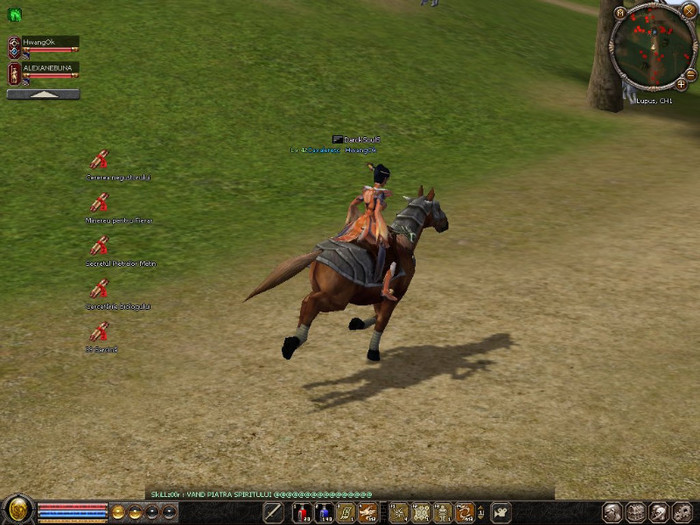The height and width of the screenshot is (525, 700).
Task: Click the circular minimap
Action: [652, 46]
